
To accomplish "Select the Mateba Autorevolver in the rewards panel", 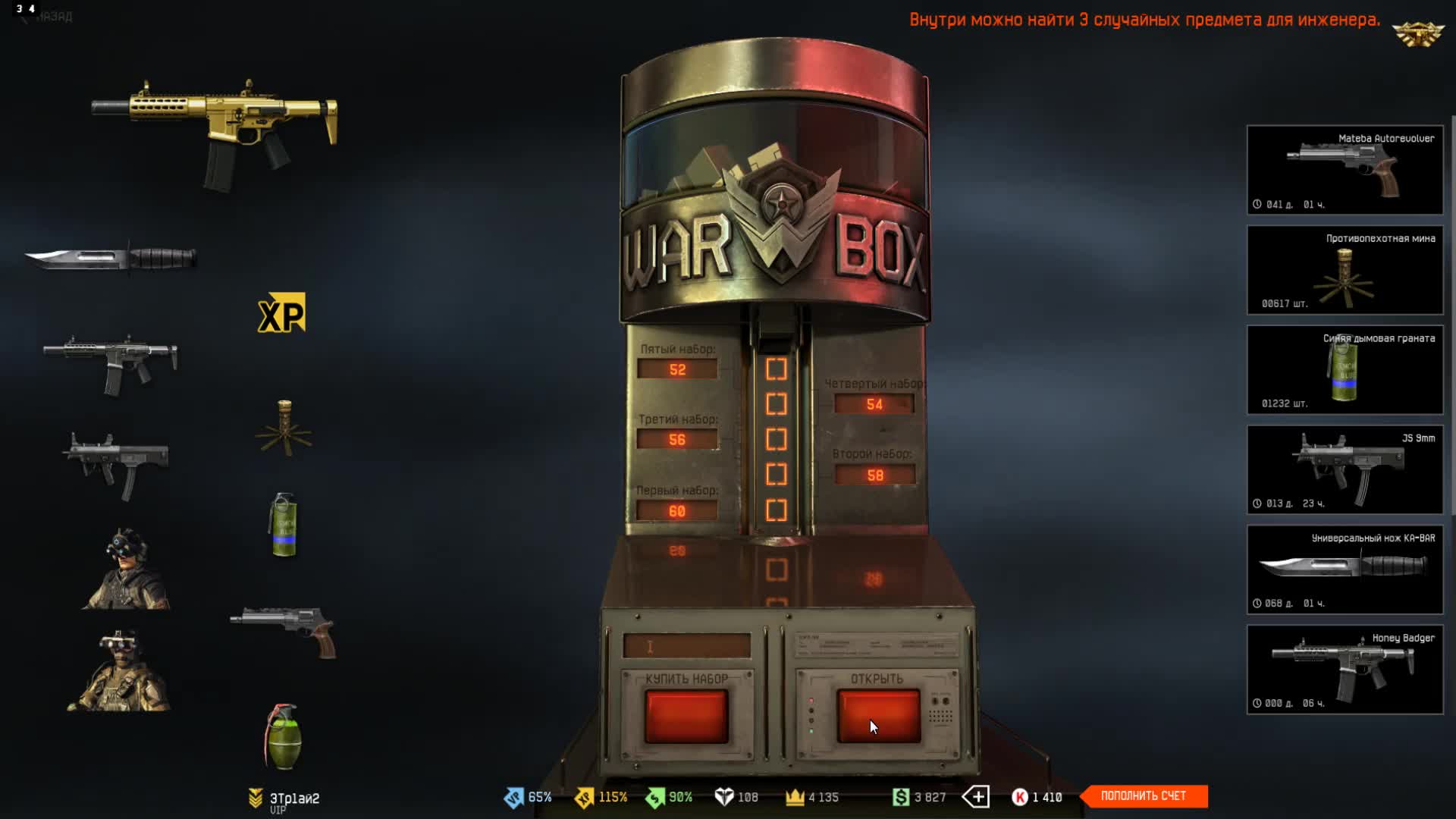I will (x=1345, y=169).
